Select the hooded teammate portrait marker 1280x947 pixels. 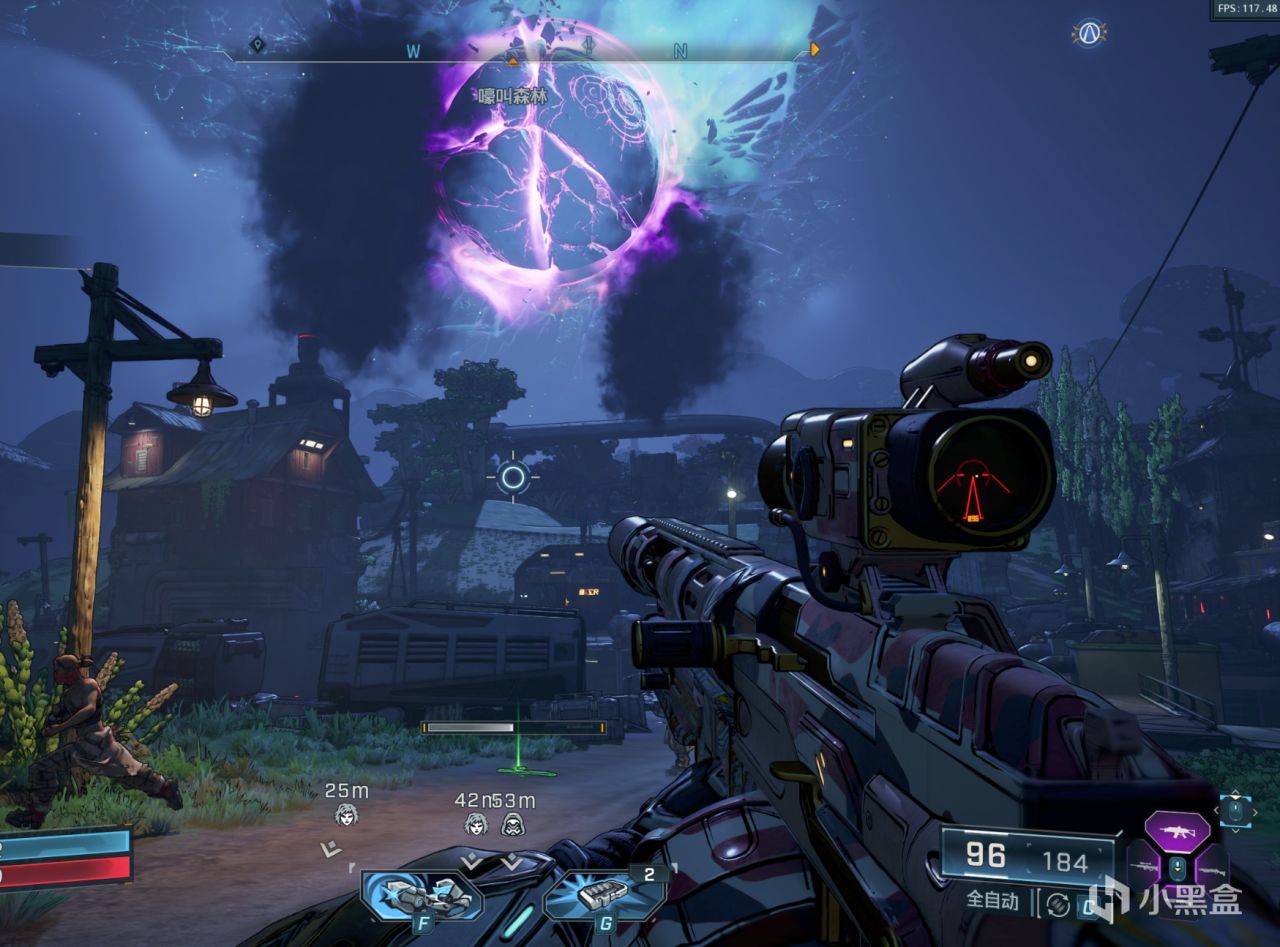point(512,824)
